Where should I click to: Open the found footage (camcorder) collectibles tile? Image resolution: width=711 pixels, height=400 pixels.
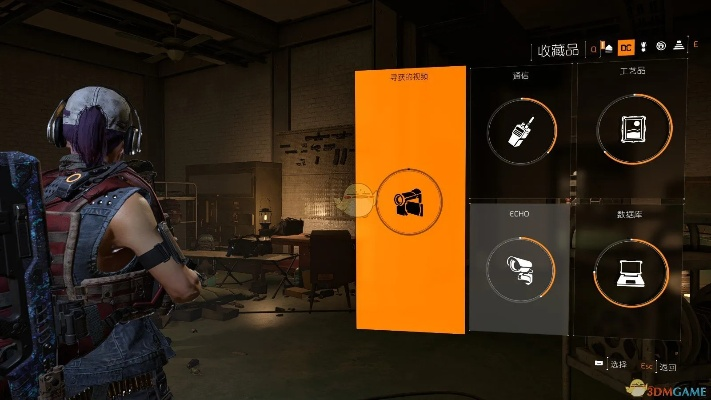pyautogui.click(x=410, y=200)
